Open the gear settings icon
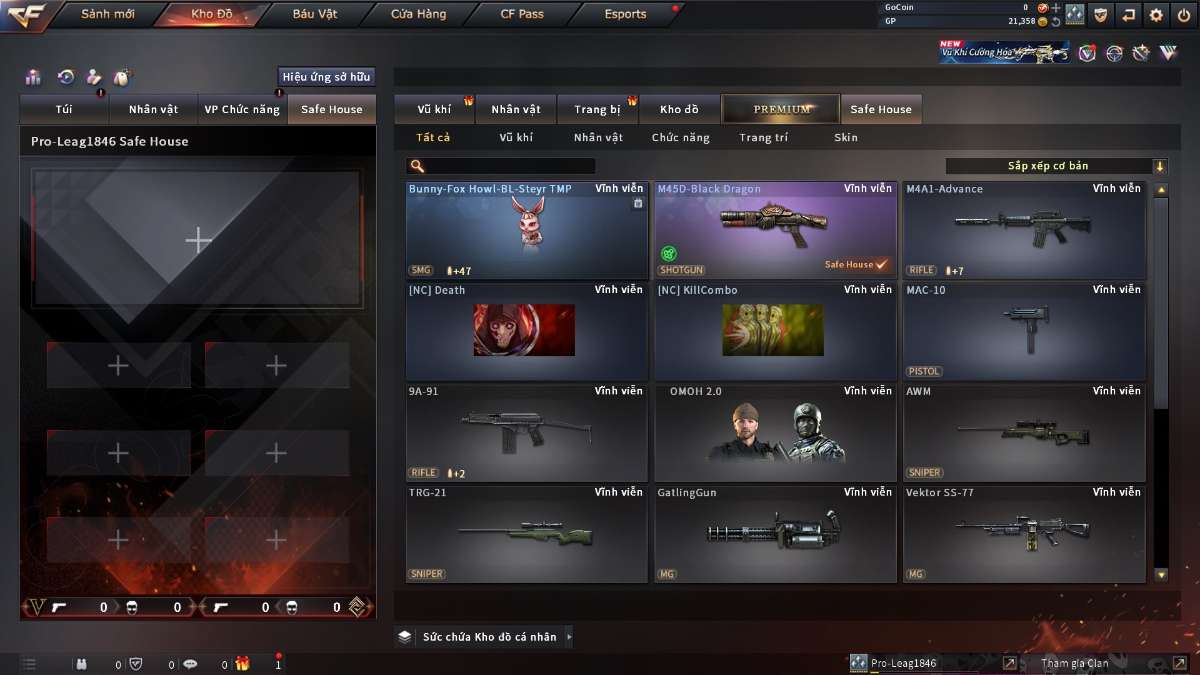 1156,15
